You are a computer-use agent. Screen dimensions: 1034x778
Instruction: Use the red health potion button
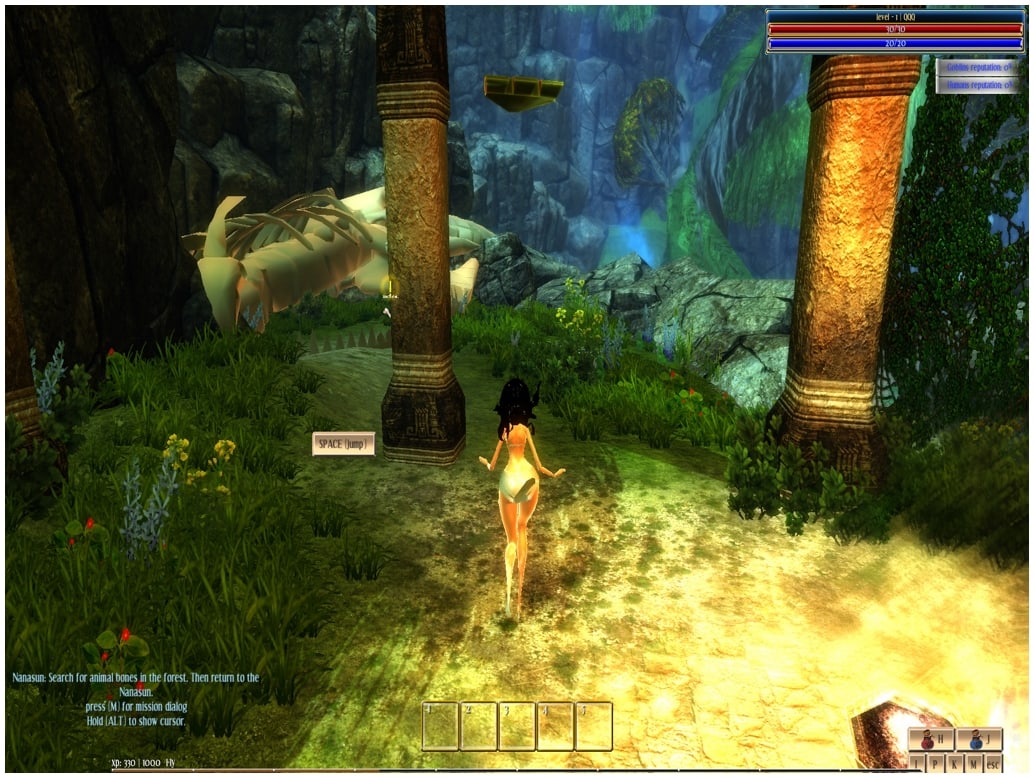931,741
